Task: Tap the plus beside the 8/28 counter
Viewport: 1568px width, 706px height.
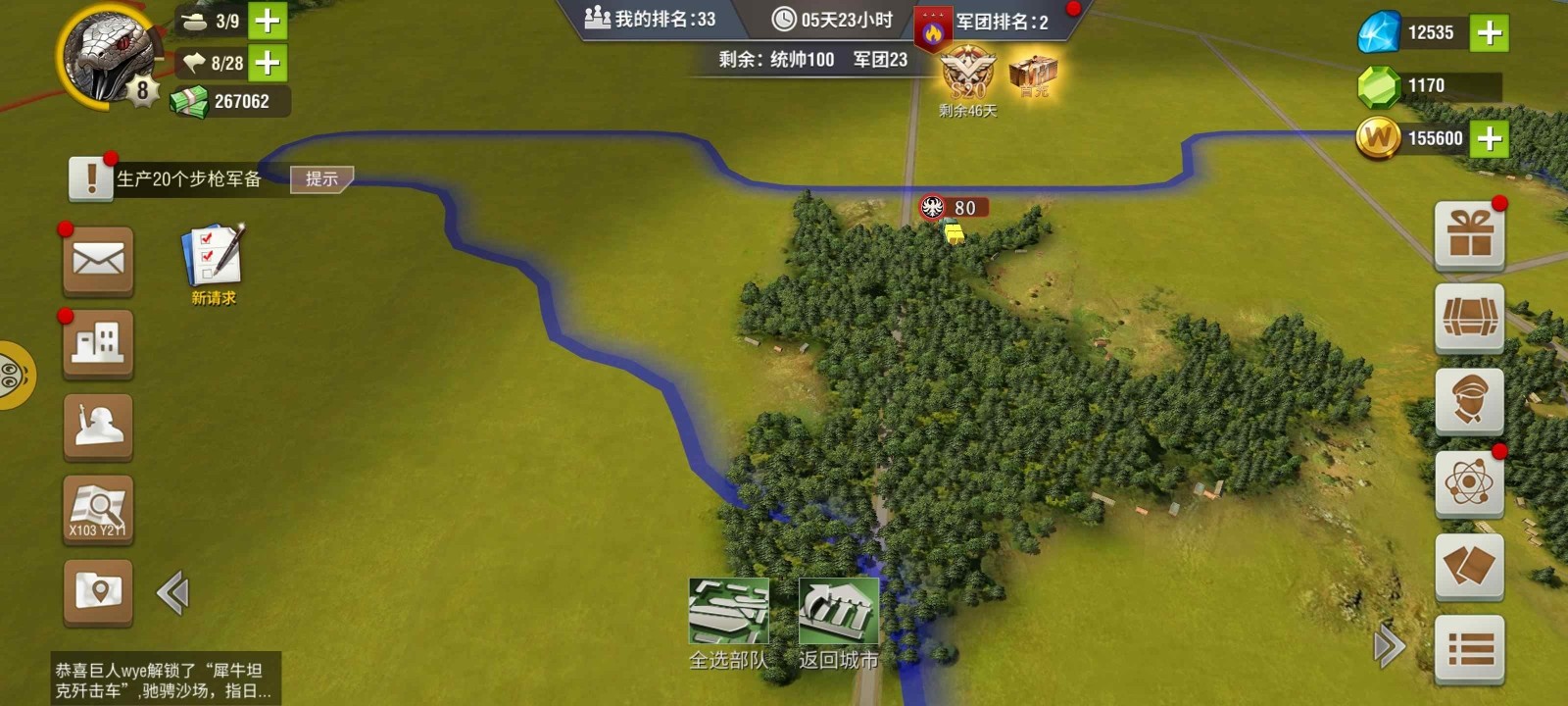Action: point(267,64)
